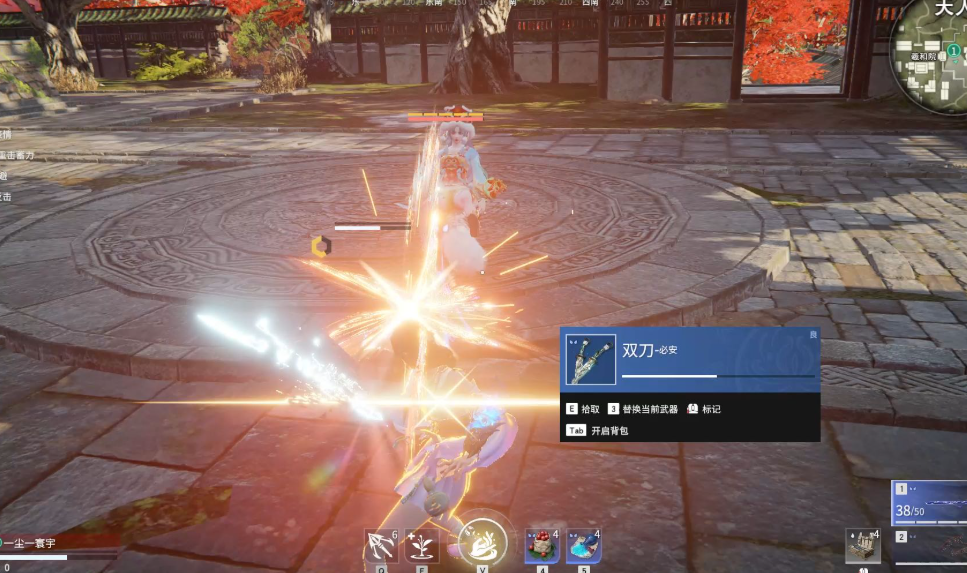Activate the grappling hook skill icon
This screenshot has height=573, width=967.
point(381,546)
